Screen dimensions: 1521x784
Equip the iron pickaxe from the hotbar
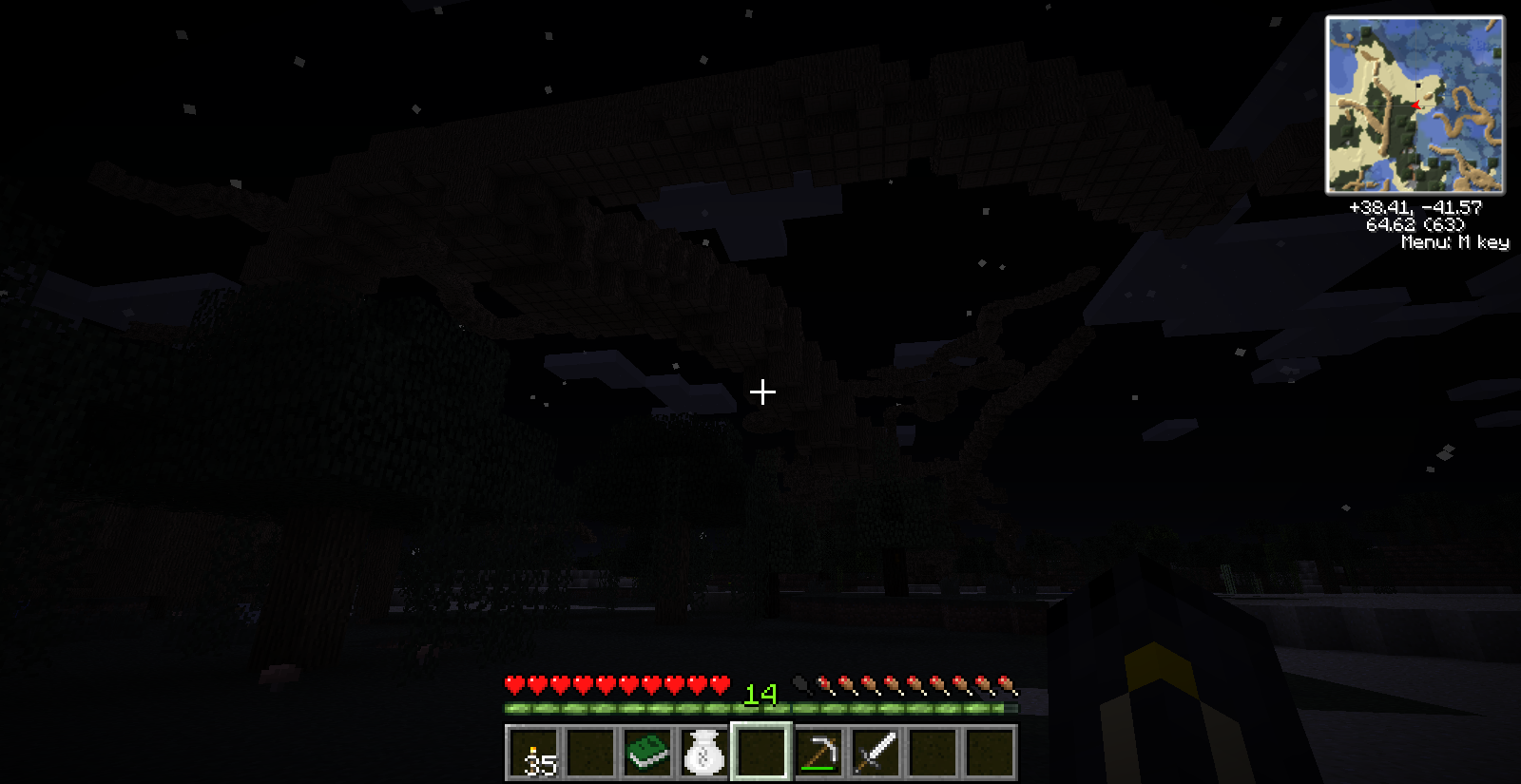click(818, 754)
